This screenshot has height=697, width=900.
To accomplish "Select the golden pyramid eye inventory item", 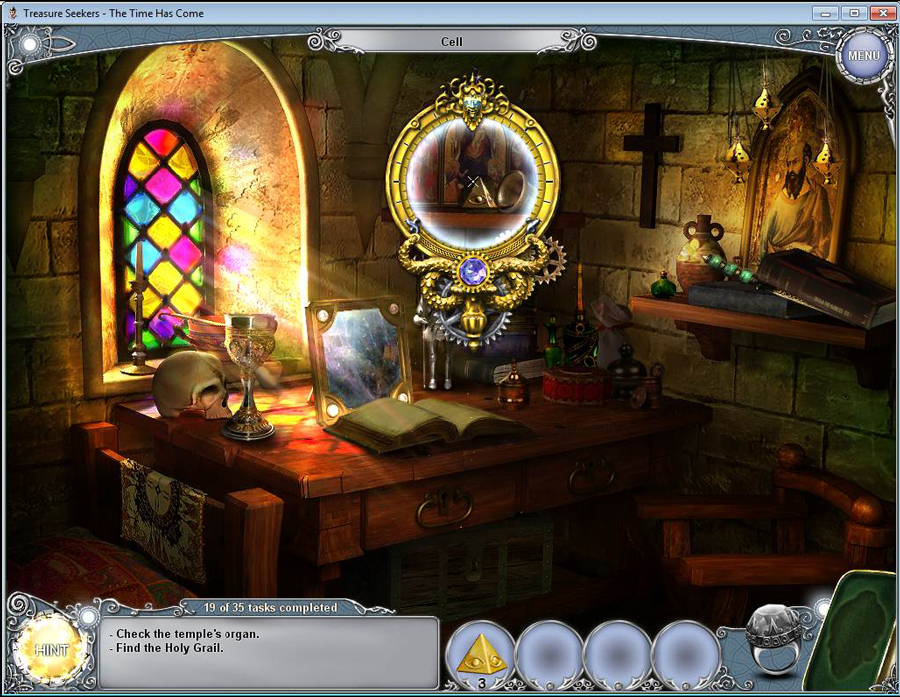I will [x=480, y=653].
